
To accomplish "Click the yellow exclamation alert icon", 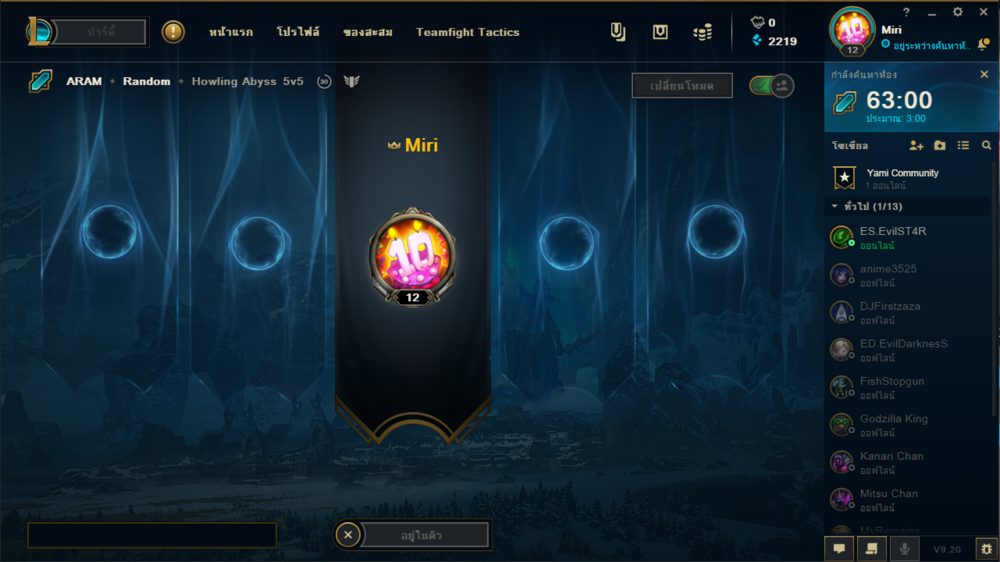I will (173, 32).
